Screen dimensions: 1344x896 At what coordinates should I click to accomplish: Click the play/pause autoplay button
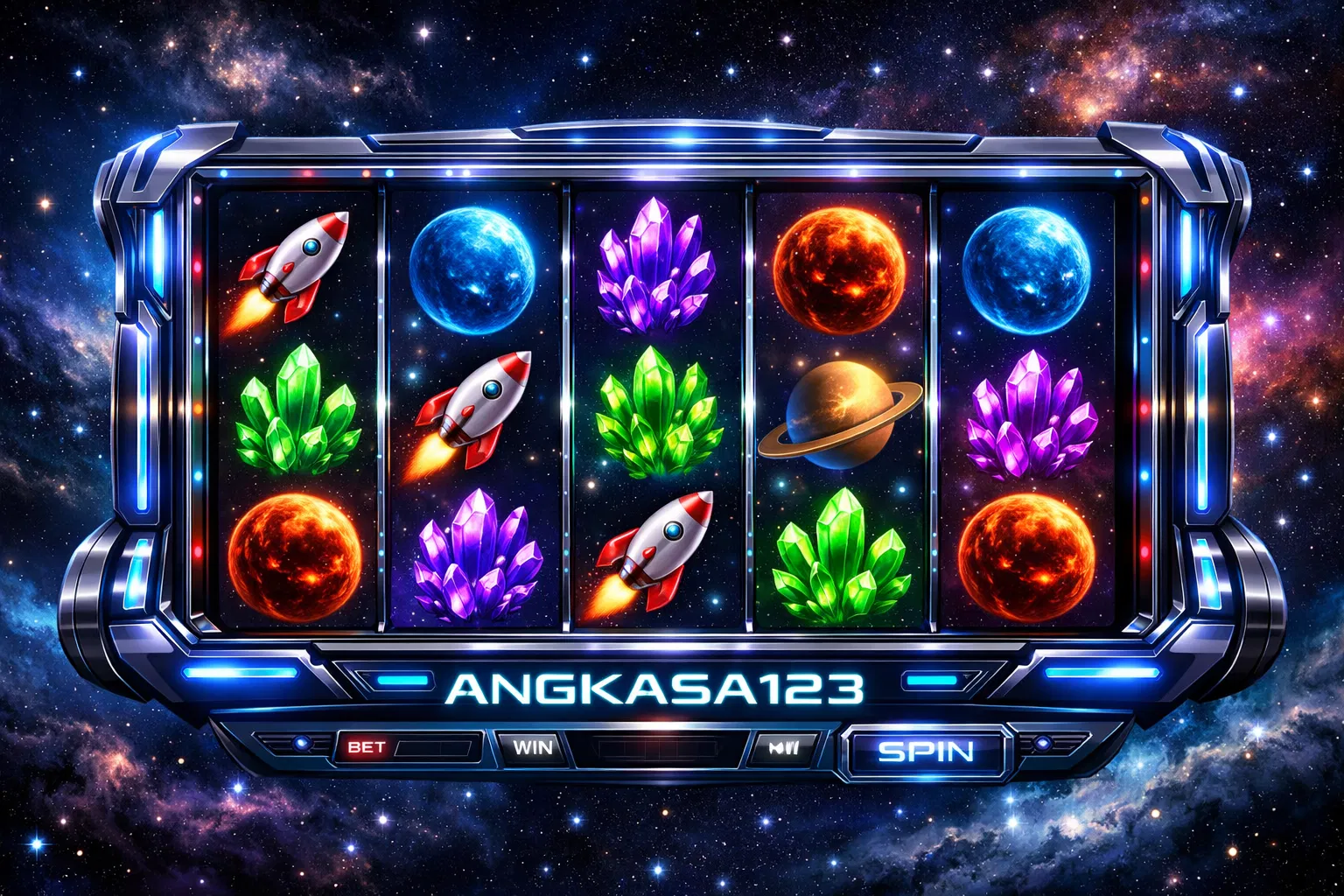click(x=782, y=748)
